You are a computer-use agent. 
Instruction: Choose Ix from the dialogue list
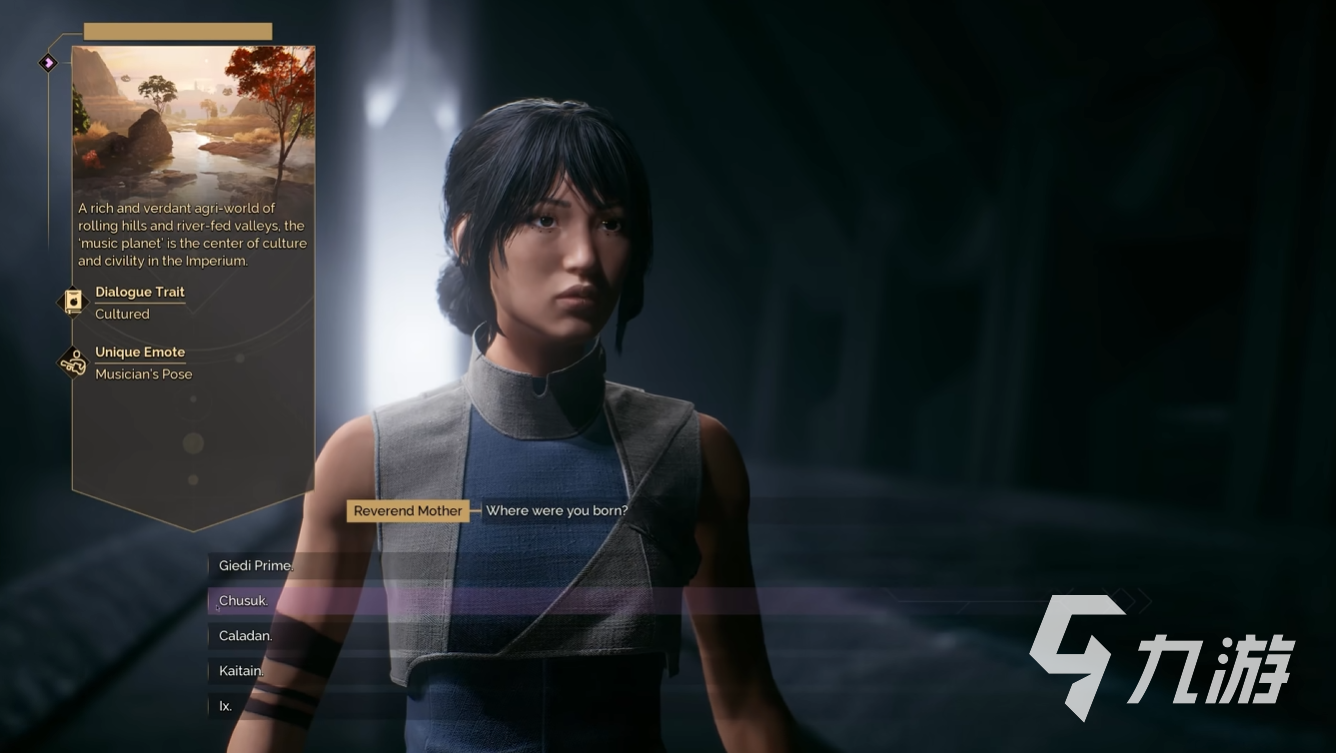point(226,706)
